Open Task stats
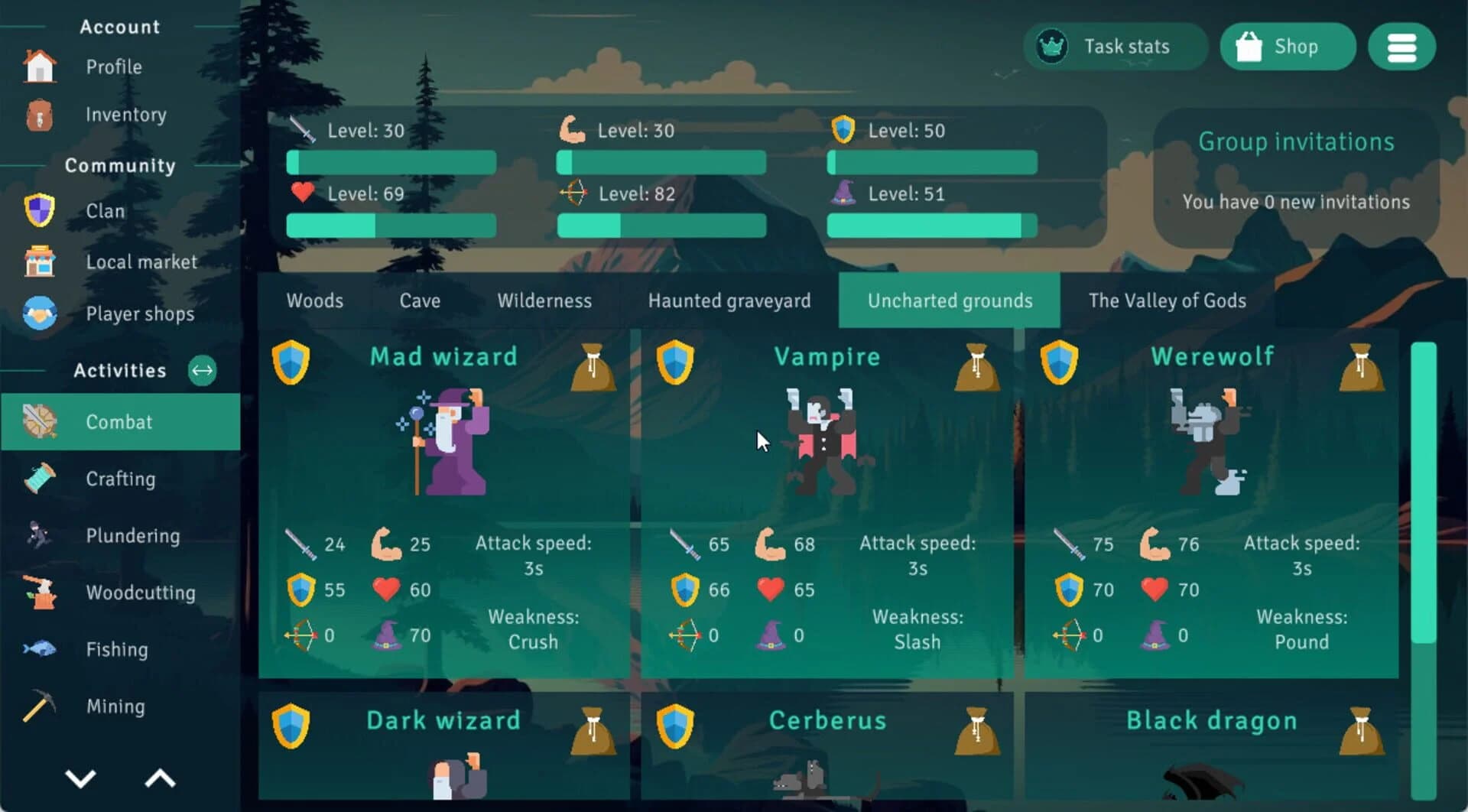This screenshot has height=812, width=1468. 1116,47
